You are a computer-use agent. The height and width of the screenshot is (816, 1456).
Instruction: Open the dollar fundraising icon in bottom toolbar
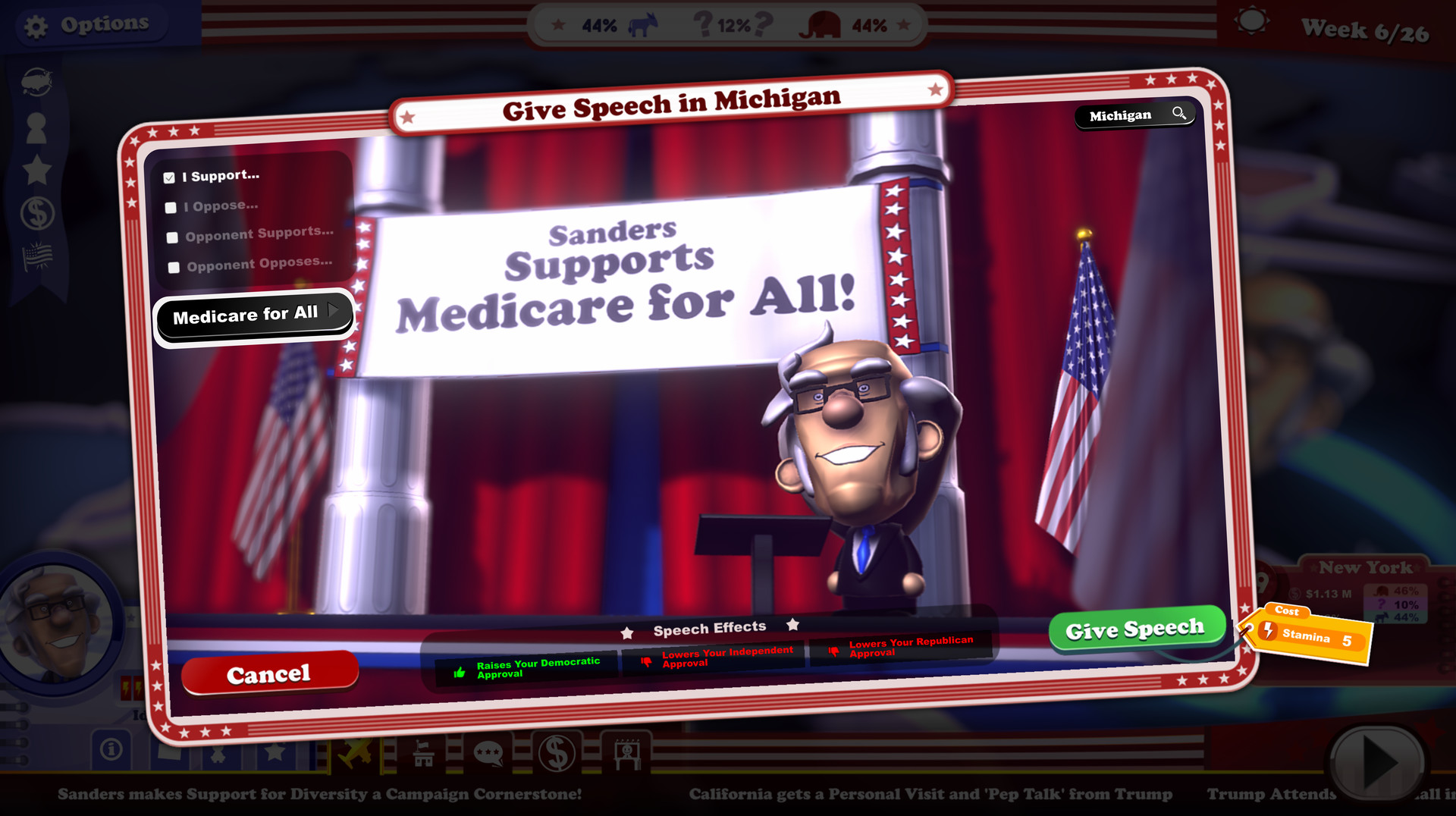[557, 752]
